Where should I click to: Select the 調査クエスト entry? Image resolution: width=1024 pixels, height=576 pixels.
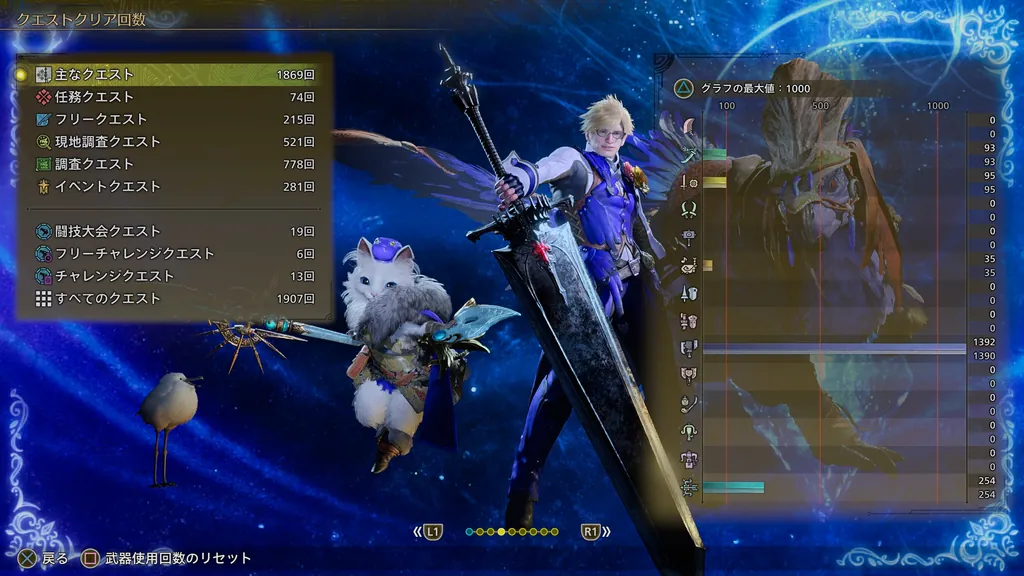click(175, 164)
